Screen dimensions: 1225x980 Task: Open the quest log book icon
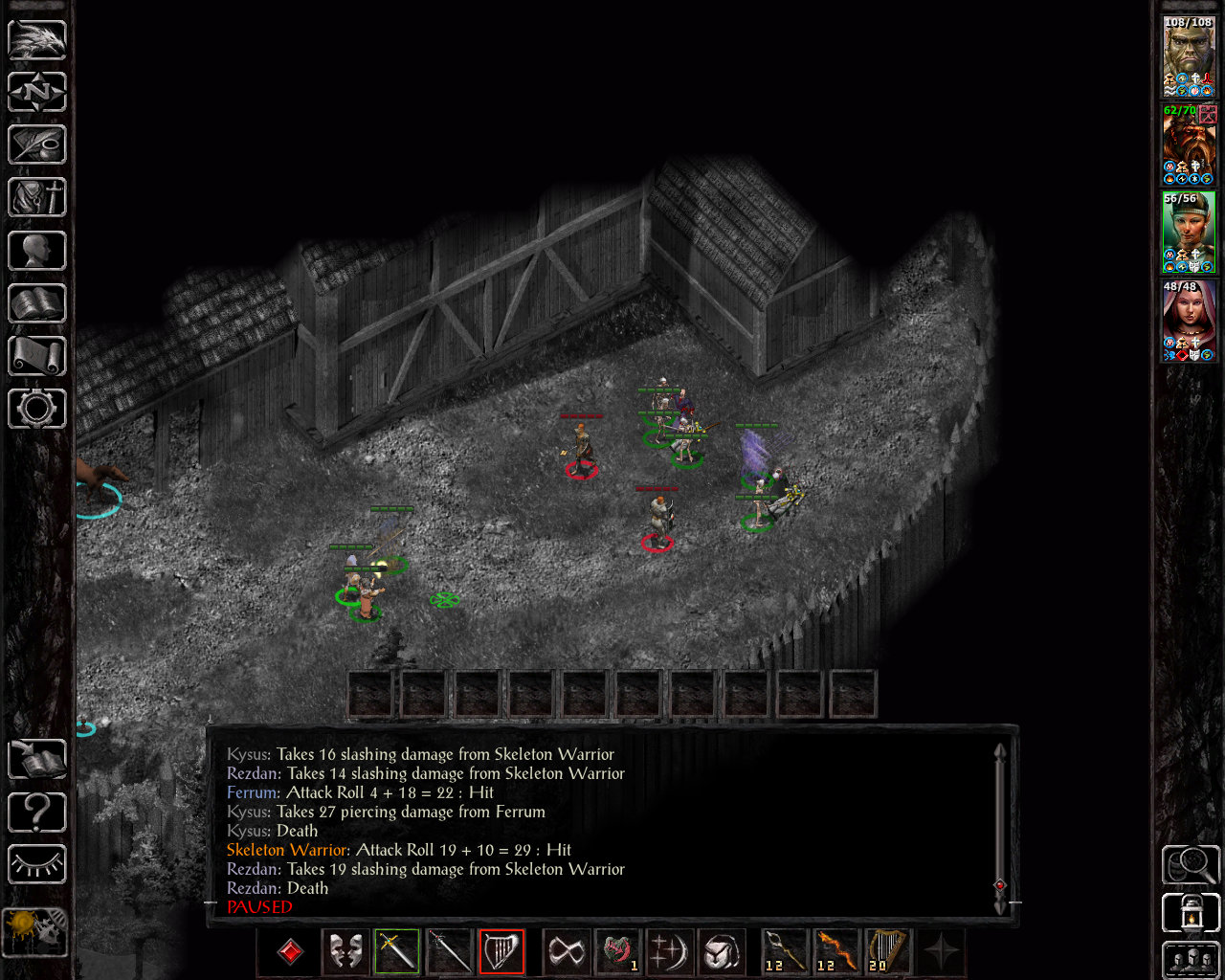pyautogui.click(x=36, y=759)
